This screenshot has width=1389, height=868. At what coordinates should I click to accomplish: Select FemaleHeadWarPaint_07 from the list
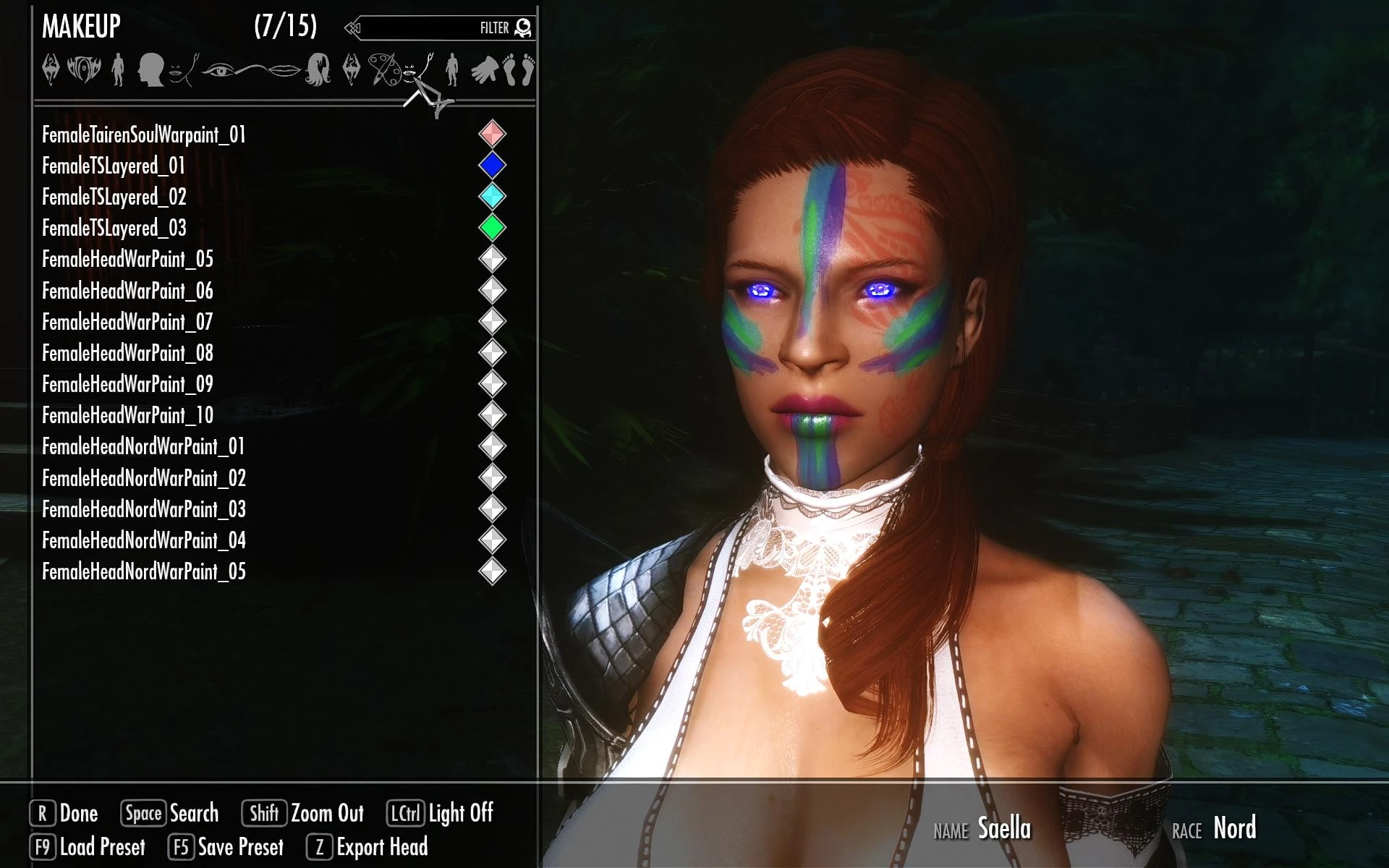tap(127, 322)
